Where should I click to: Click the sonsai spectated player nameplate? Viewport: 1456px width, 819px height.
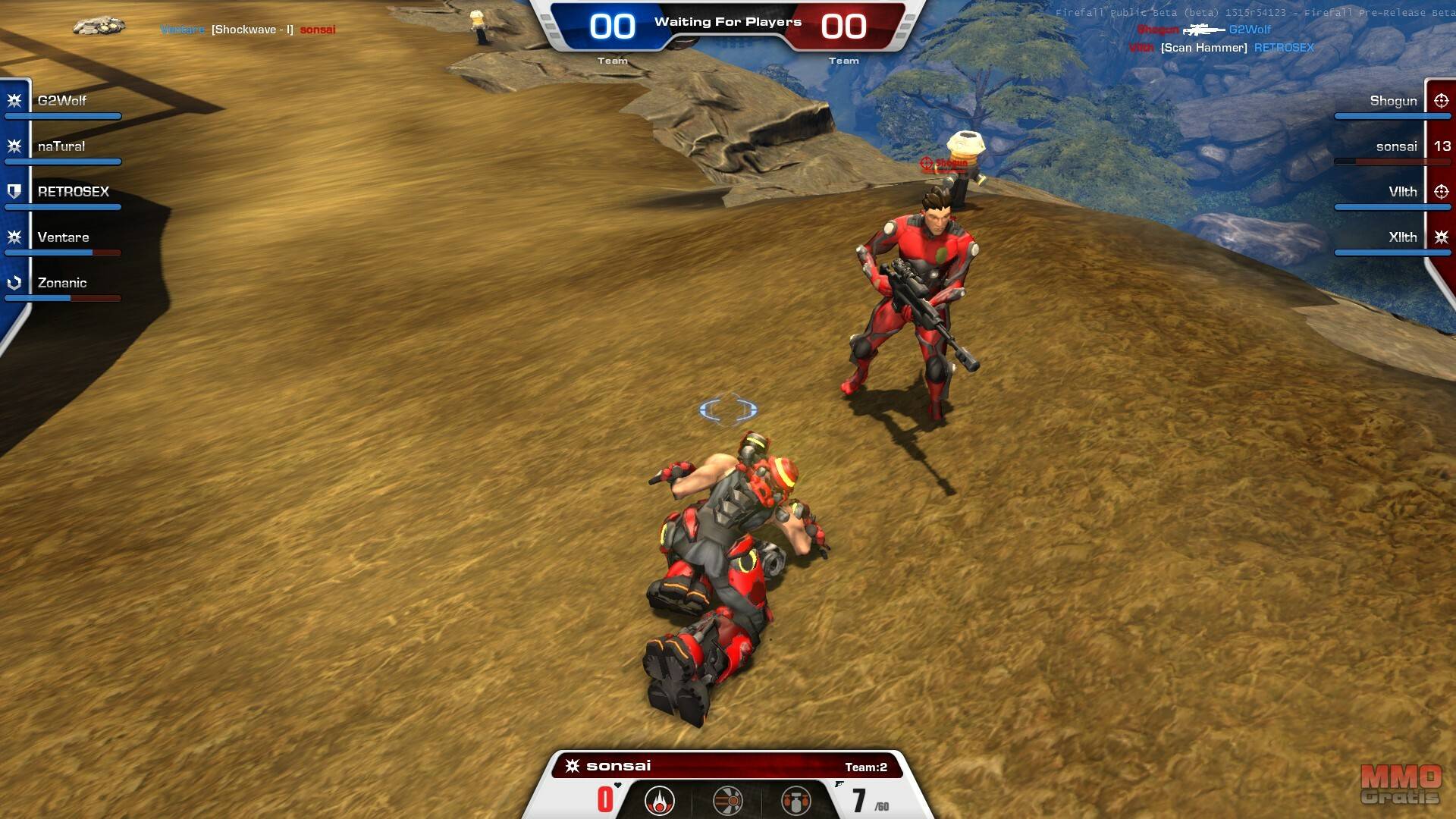(618, 766)
